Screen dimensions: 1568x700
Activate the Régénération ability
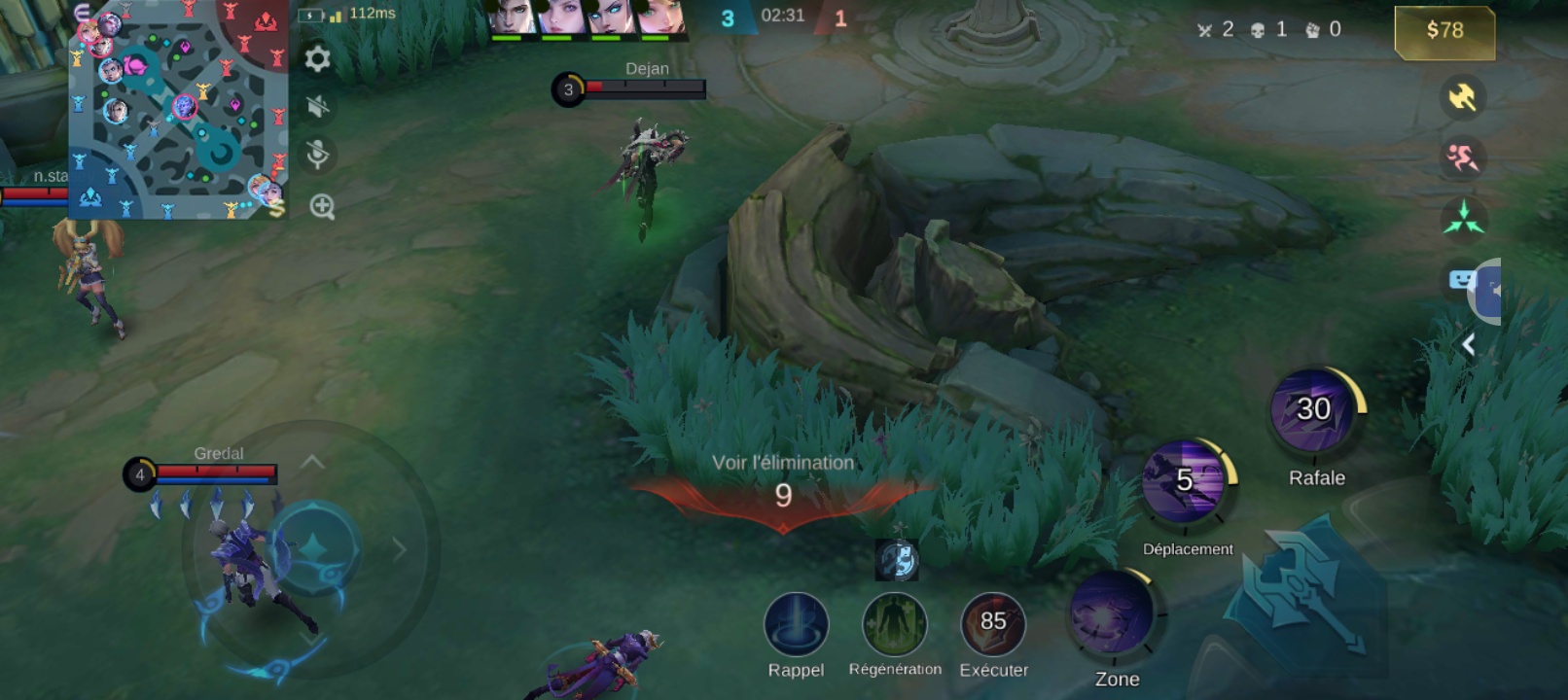point(895,625)
